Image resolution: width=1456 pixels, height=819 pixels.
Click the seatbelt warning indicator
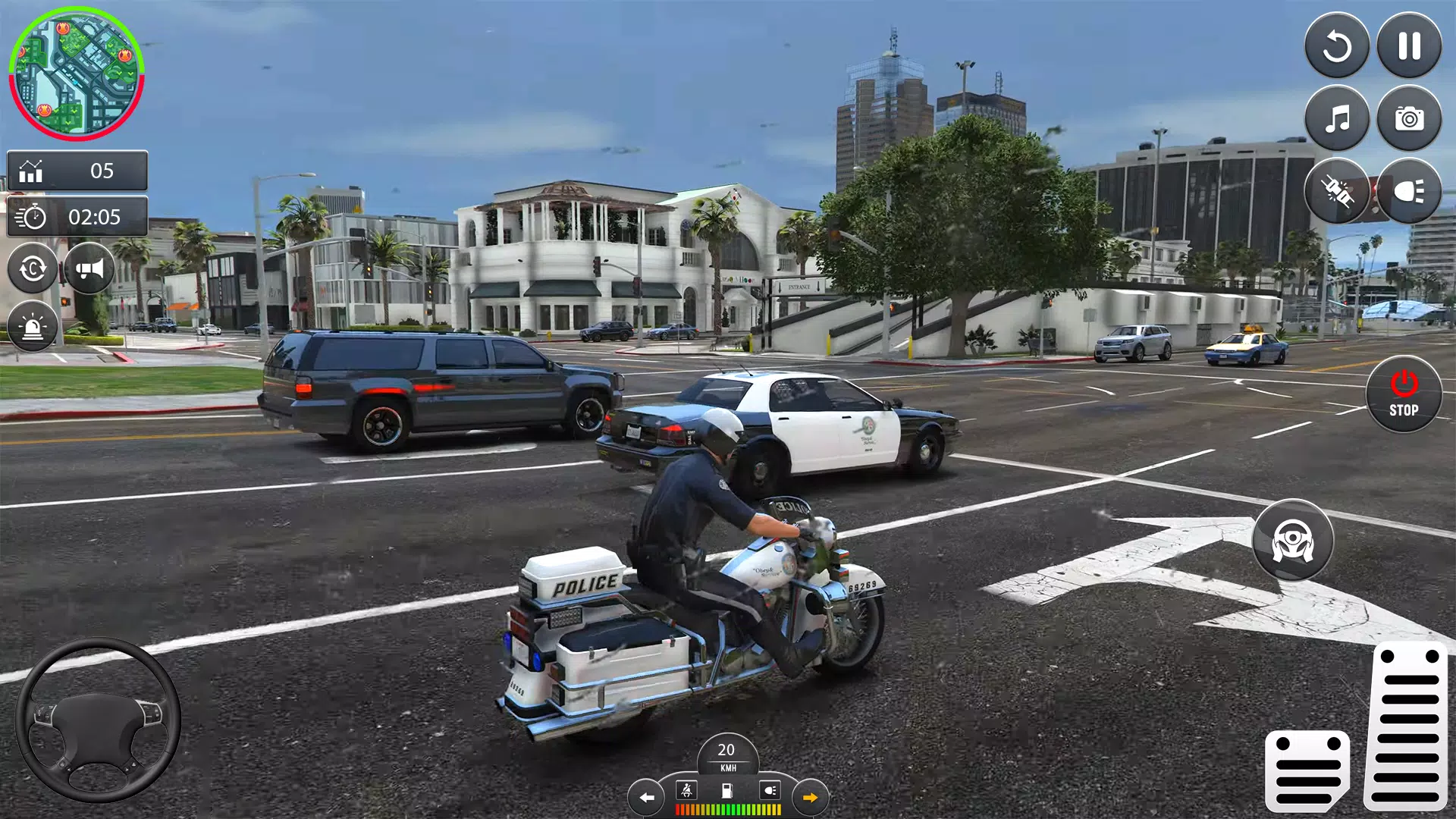pyautogui.click(x=686, y=792)
